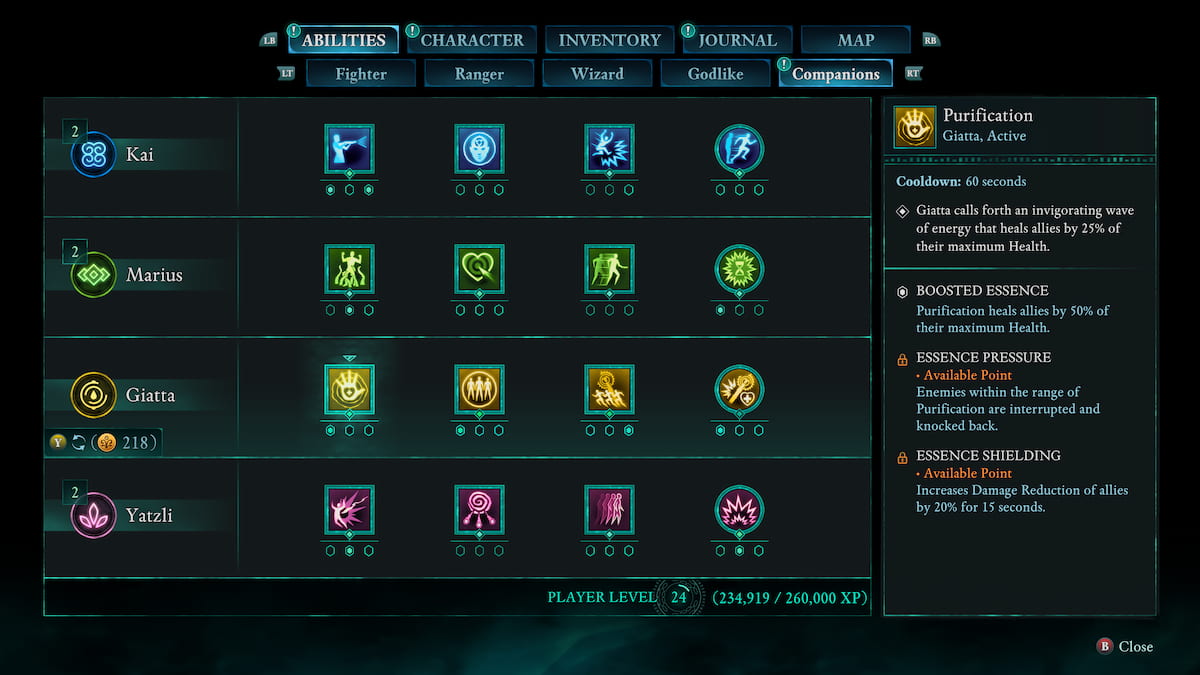1200x675 pixels.
Task: Open the Wizard ability tree
Action: [597, 74]
